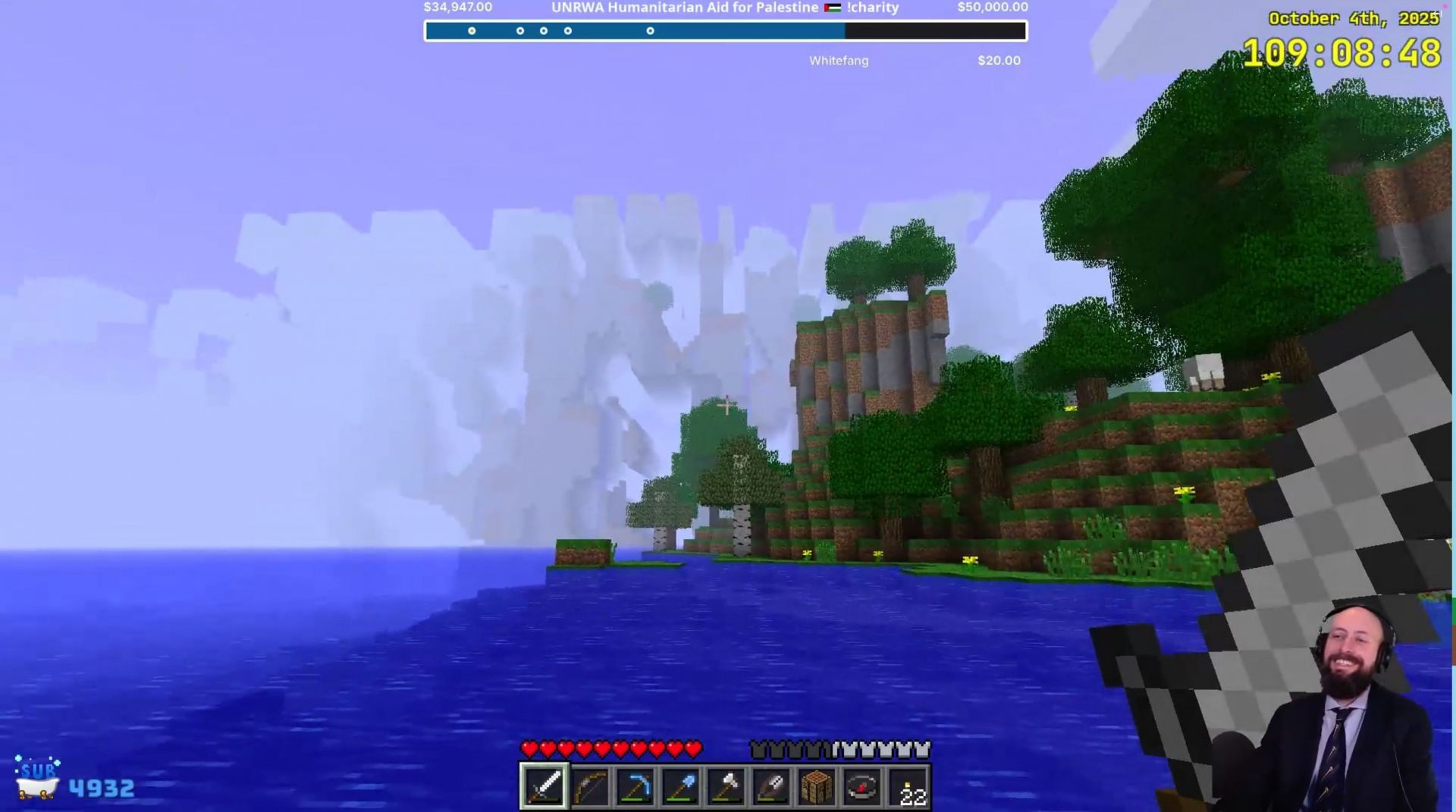
Task: Click the torch stack of 22
Action: point(908,786)
